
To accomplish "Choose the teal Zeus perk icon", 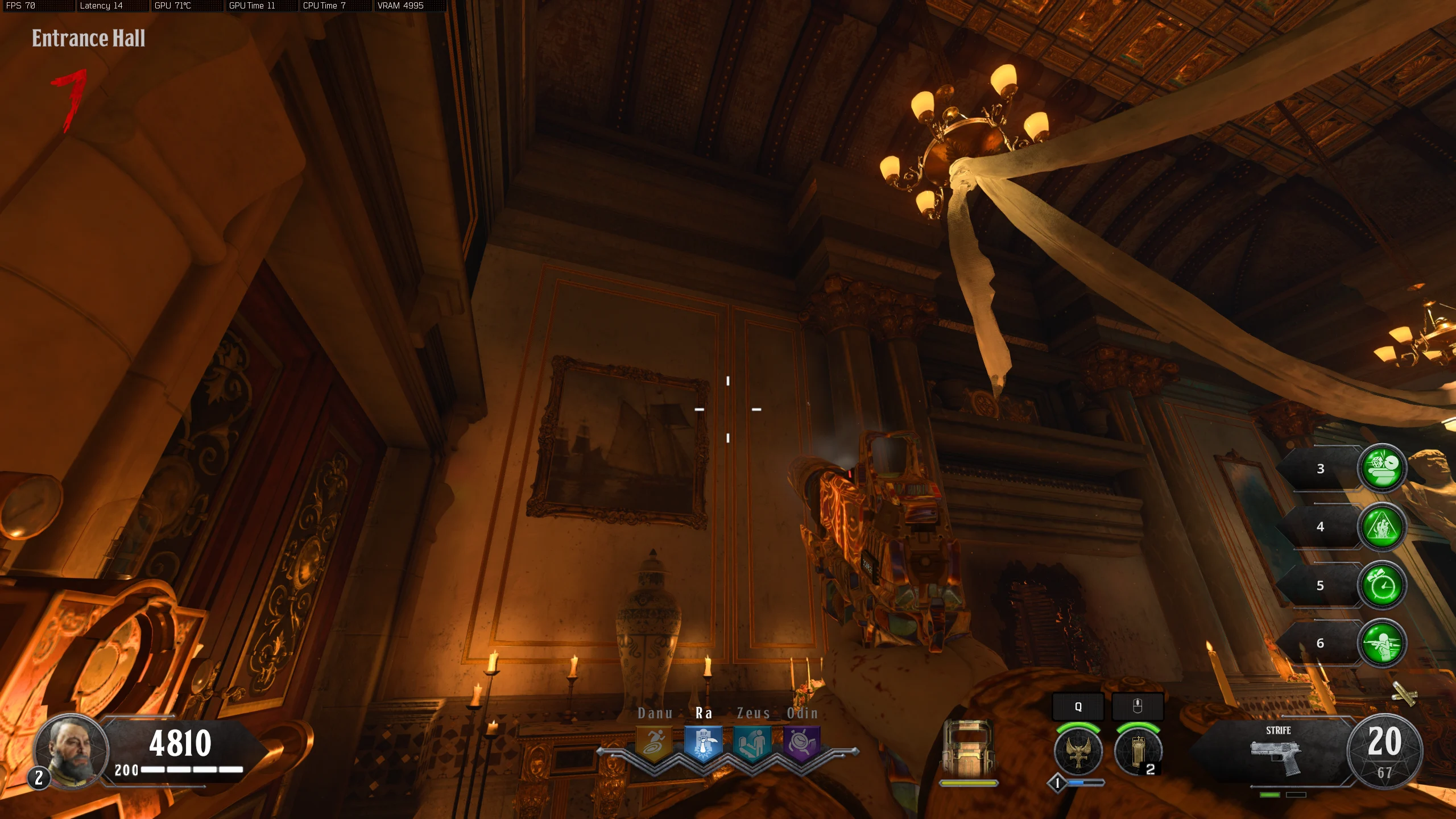I will coord(752,743).
